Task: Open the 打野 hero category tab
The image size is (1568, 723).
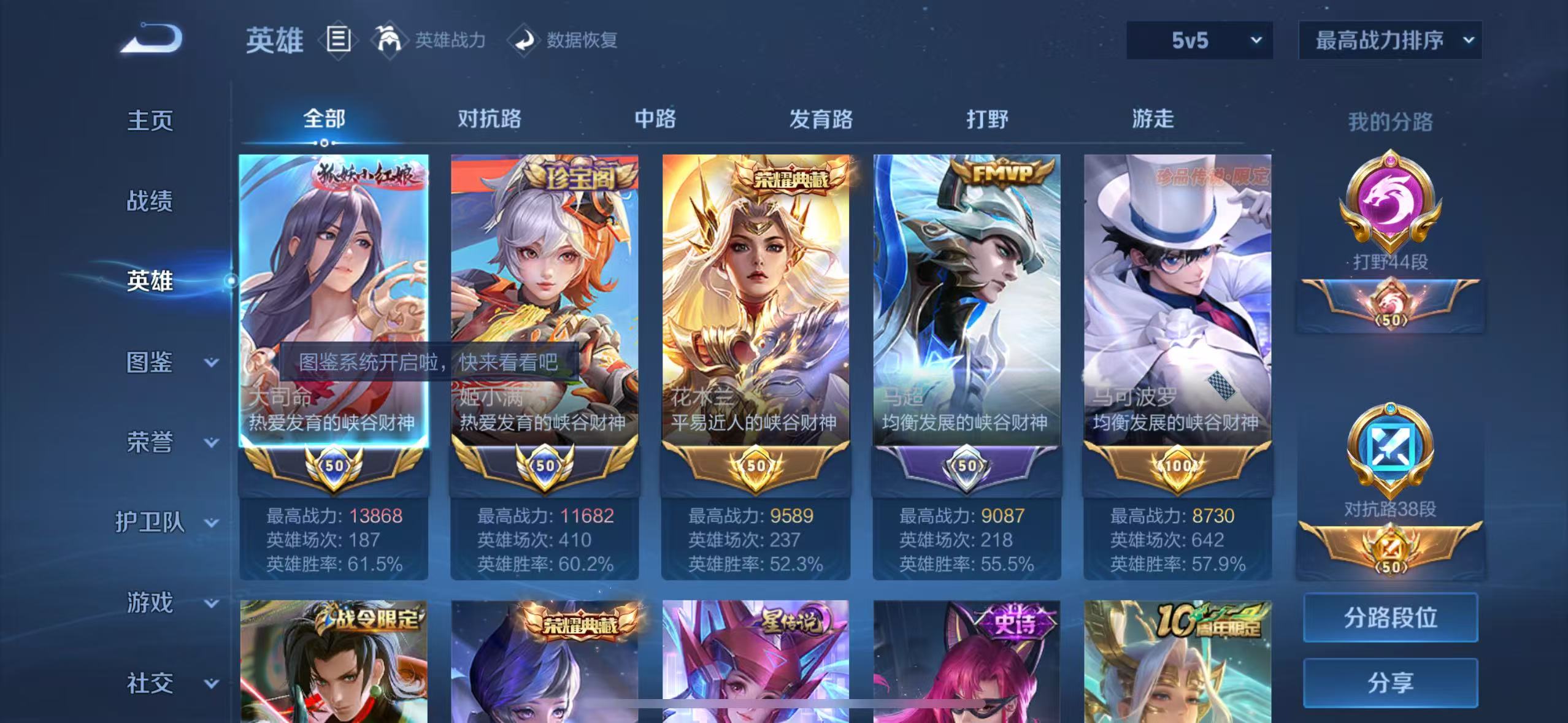Action: (x=986, y=120)
